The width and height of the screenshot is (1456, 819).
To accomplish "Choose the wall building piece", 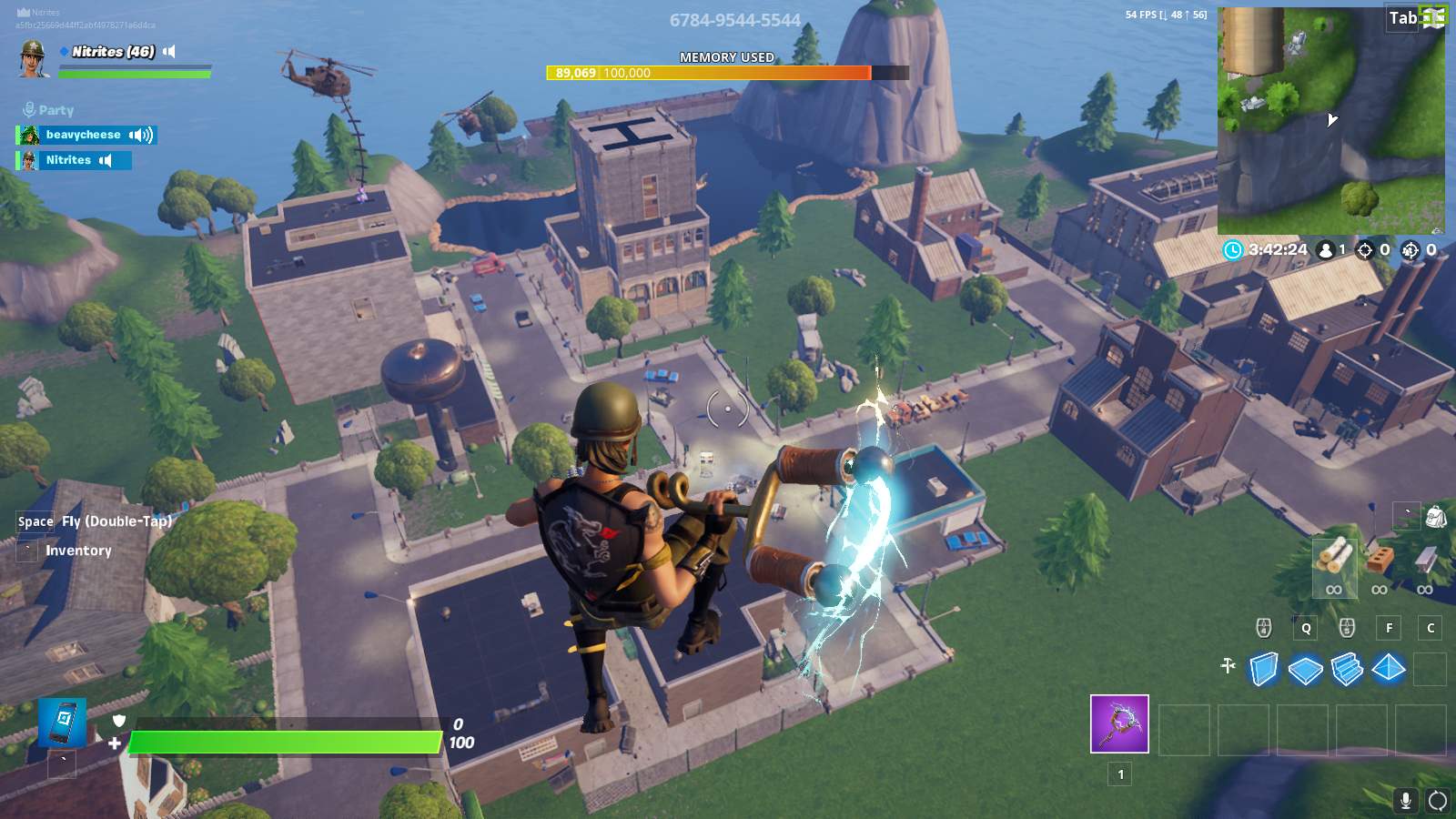I will [x=1263, y=669].
